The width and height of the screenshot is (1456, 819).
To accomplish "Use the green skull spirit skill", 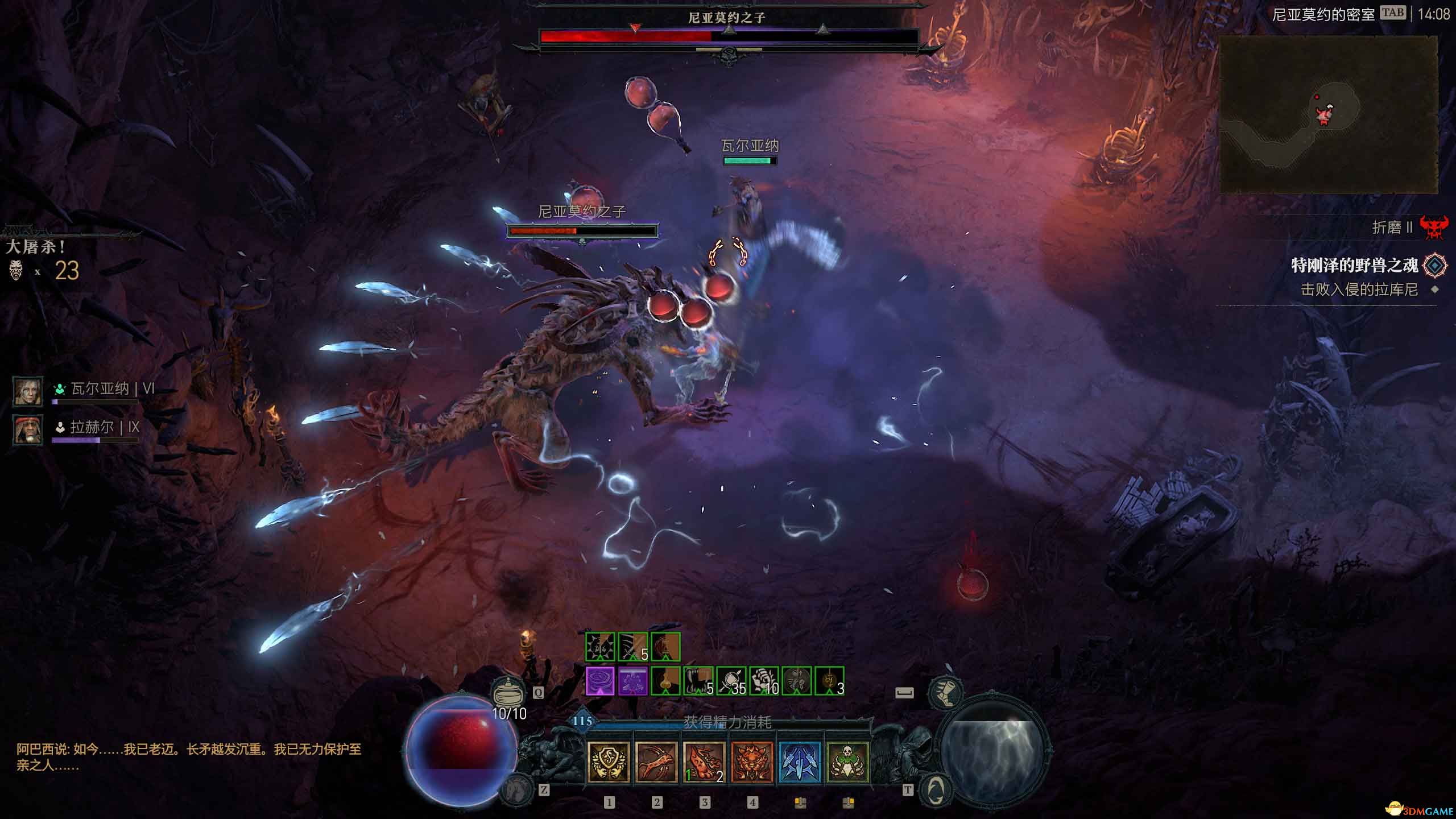I will pyautogui.click(x=847, y=762).
